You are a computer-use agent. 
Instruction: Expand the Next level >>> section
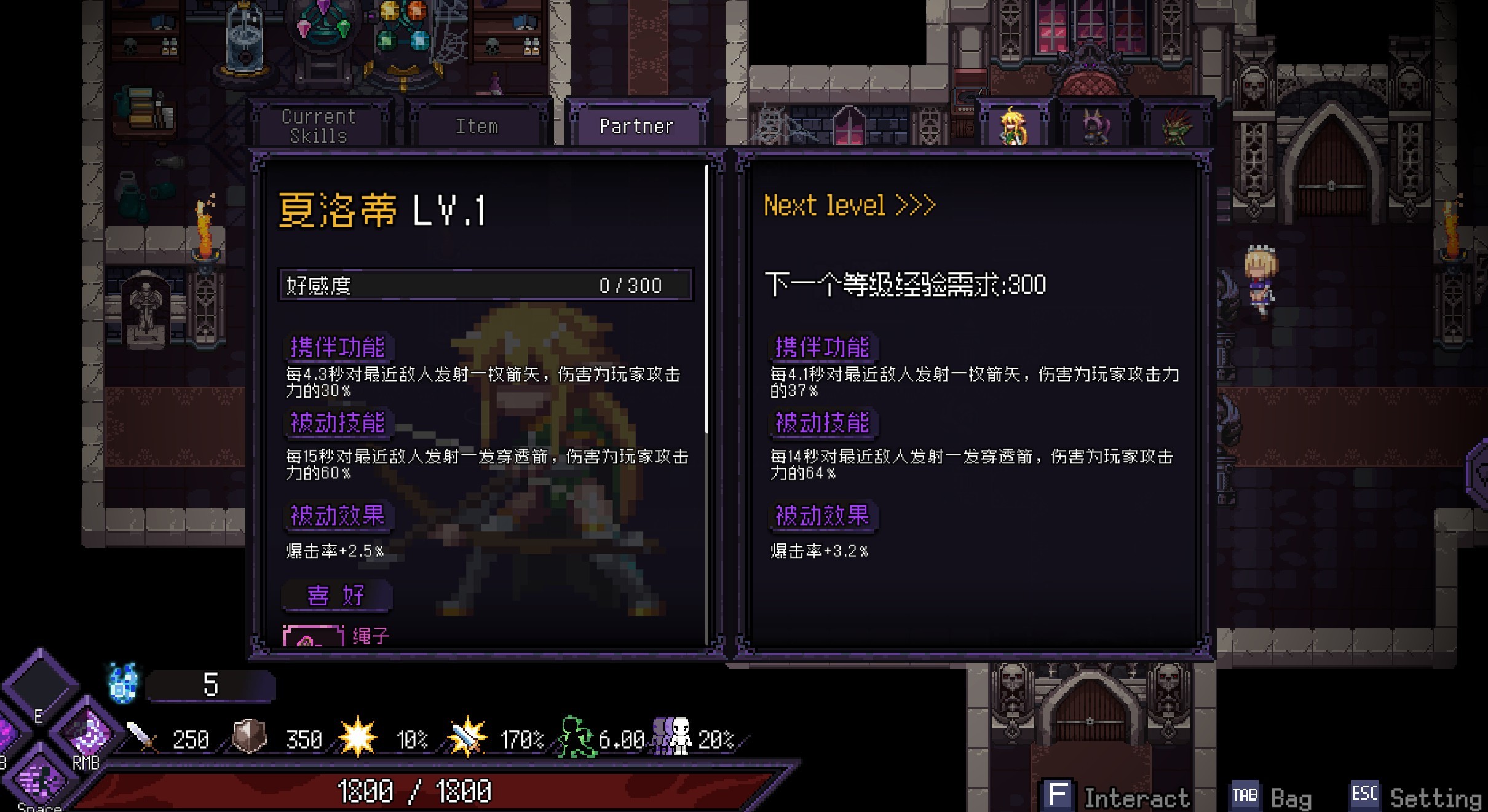click(x=849, y=205)
